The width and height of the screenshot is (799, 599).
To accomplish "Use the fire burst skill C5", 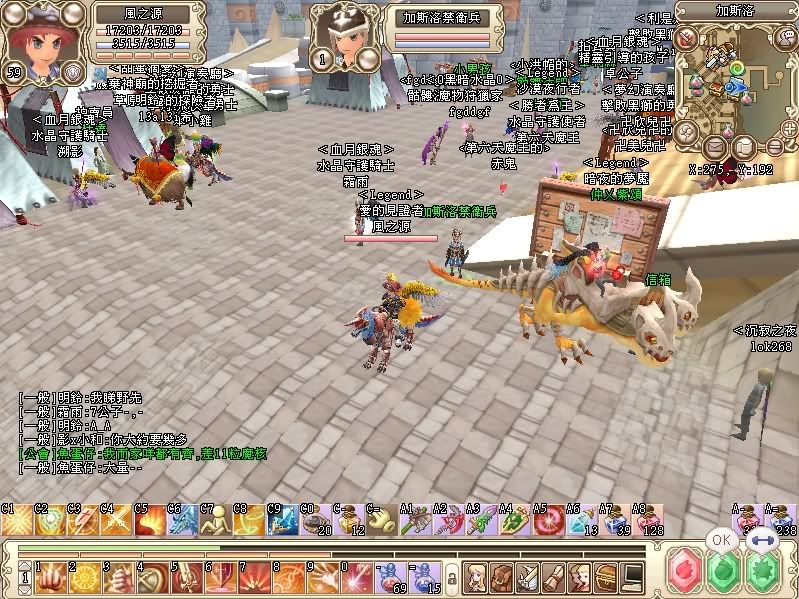I will pyautogui.click(x=151, y=522).
